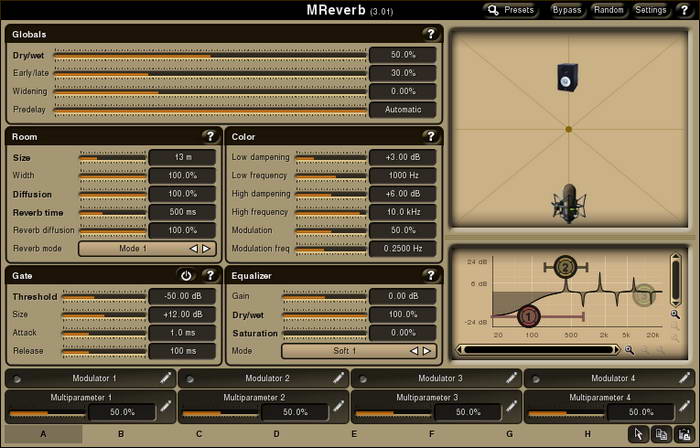The height and width of the screenshot is (448, 700).
Task: Click the Dry/wet slider in Globals
Action: 210,55
